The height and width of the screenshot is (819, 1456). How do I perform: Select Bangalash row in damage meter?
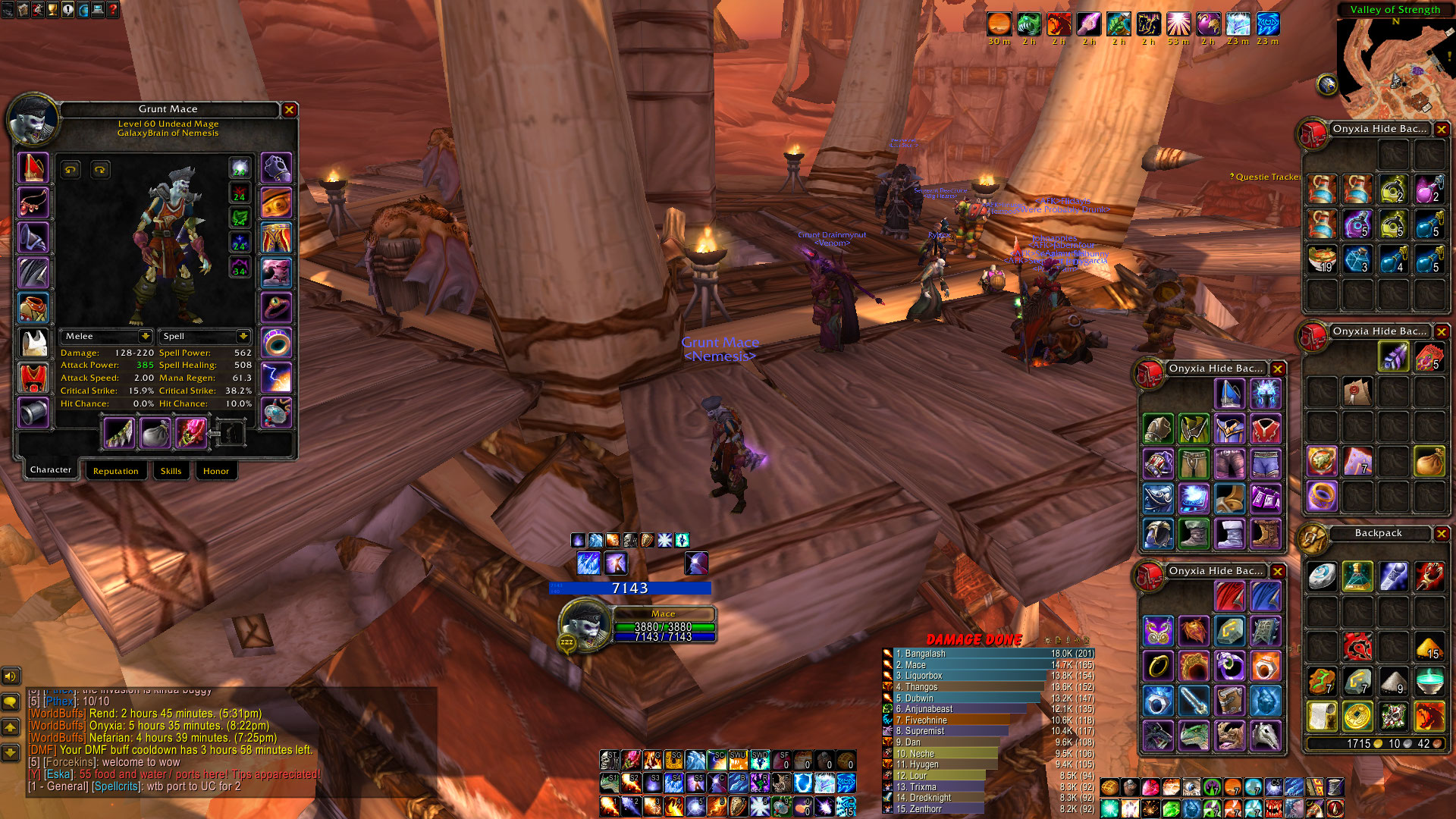[971, 654]
